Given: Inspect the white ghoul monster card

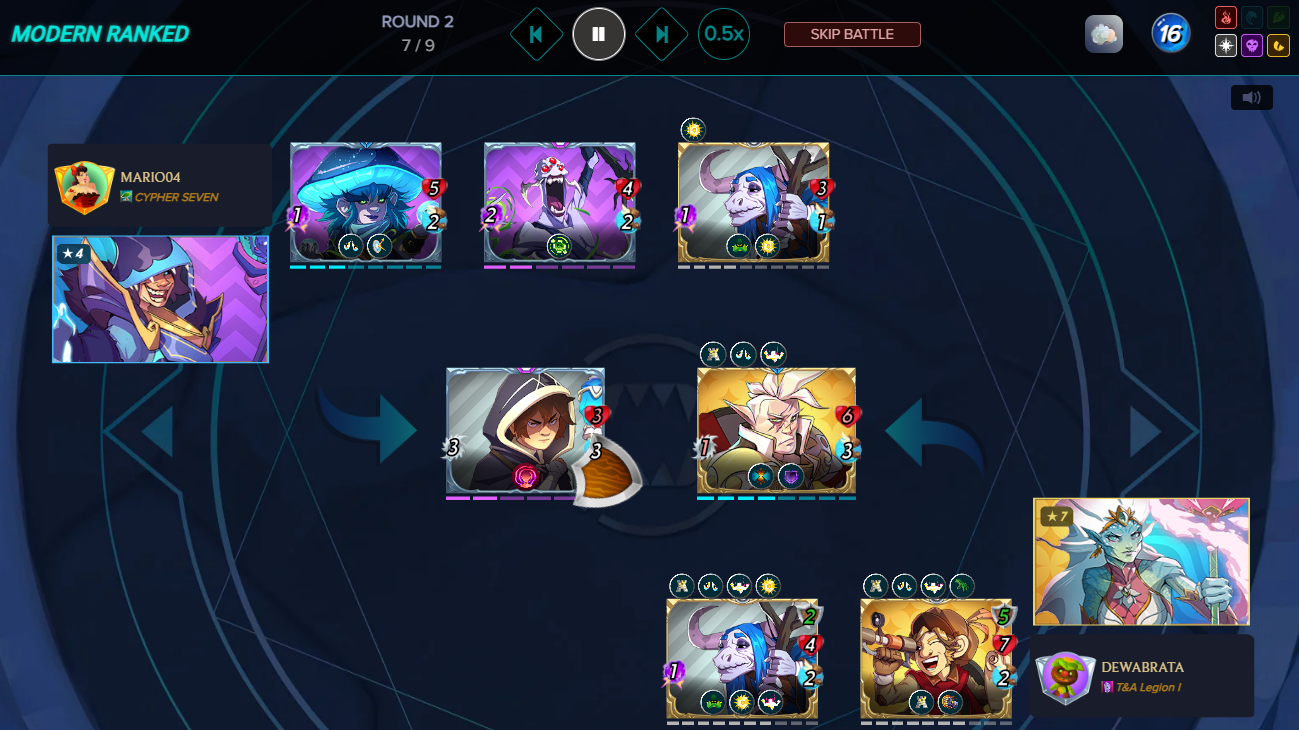Looking at the screenshot, I should 559,202.
